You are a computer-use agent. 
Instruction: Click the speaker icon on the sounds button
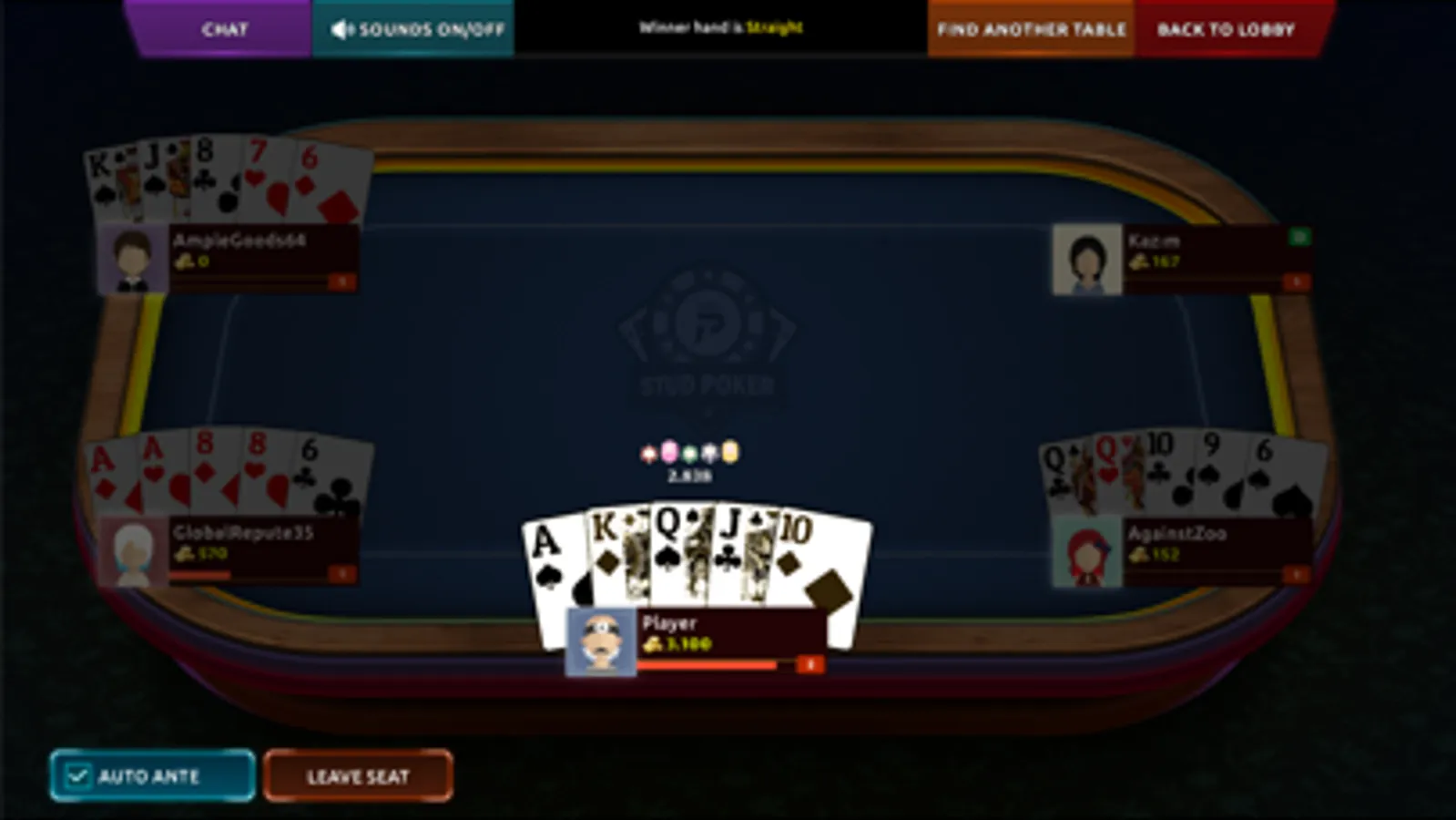(341, 28)
